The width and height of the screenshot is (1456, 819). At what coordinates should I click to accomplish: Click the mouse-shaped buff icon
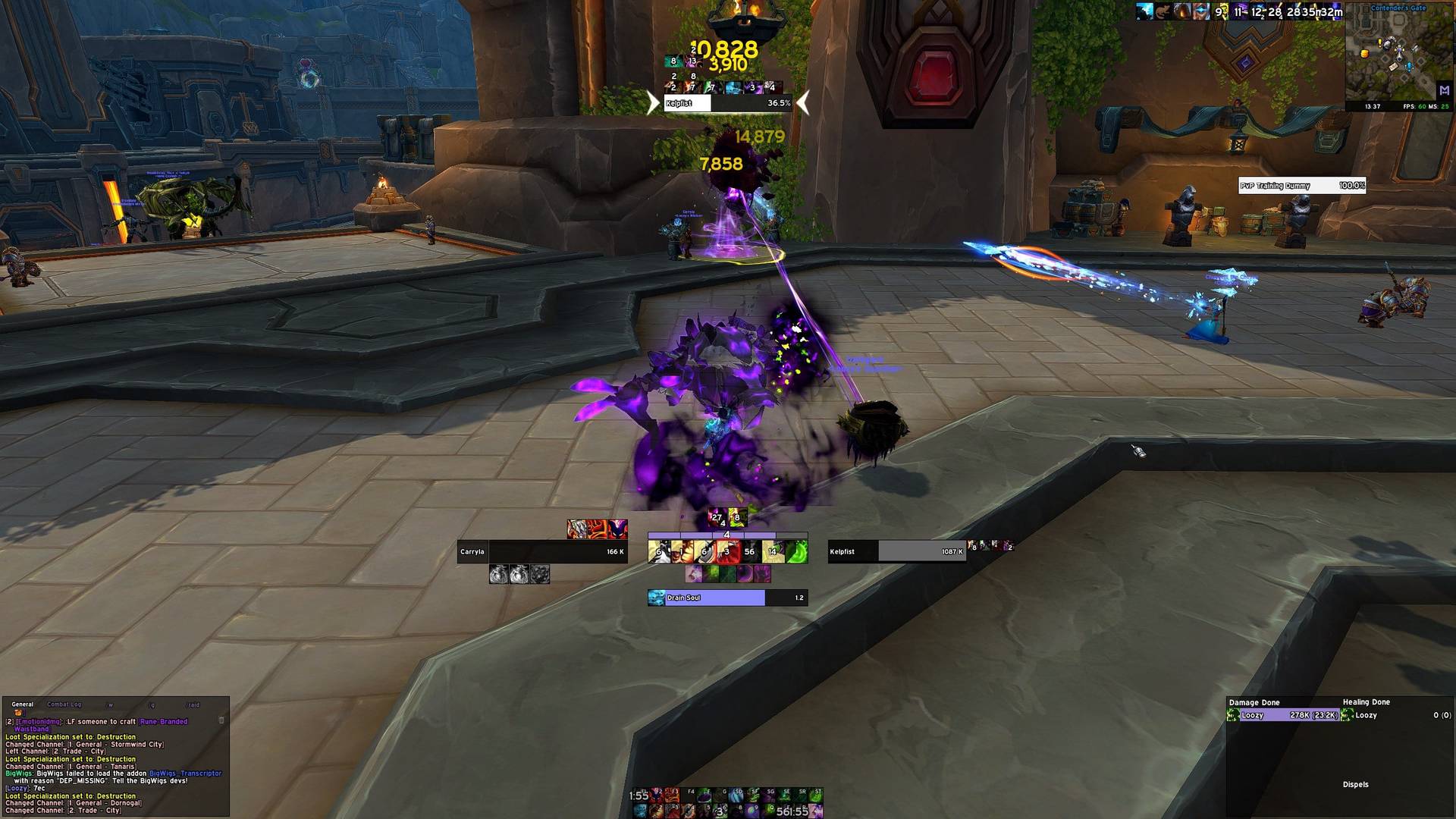(1163, 11)
